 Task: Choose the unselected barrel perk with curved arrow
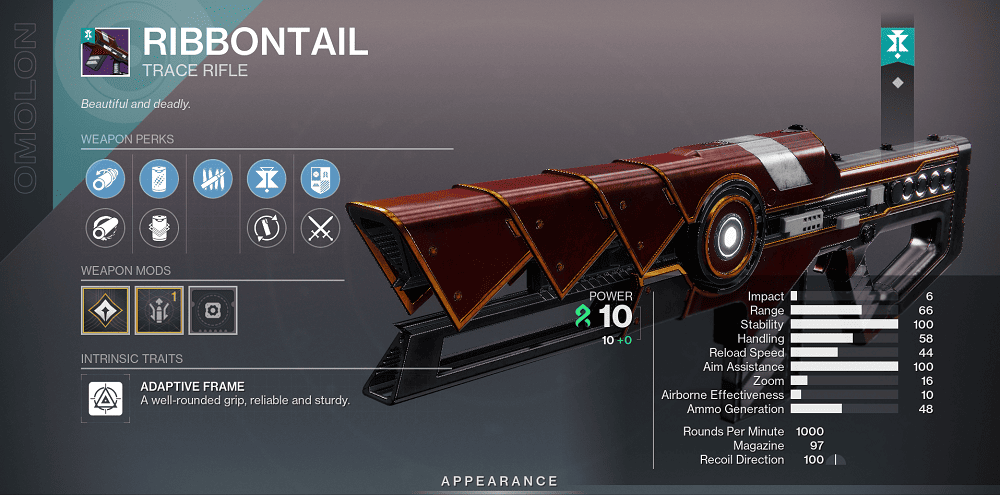coord(104,230)
